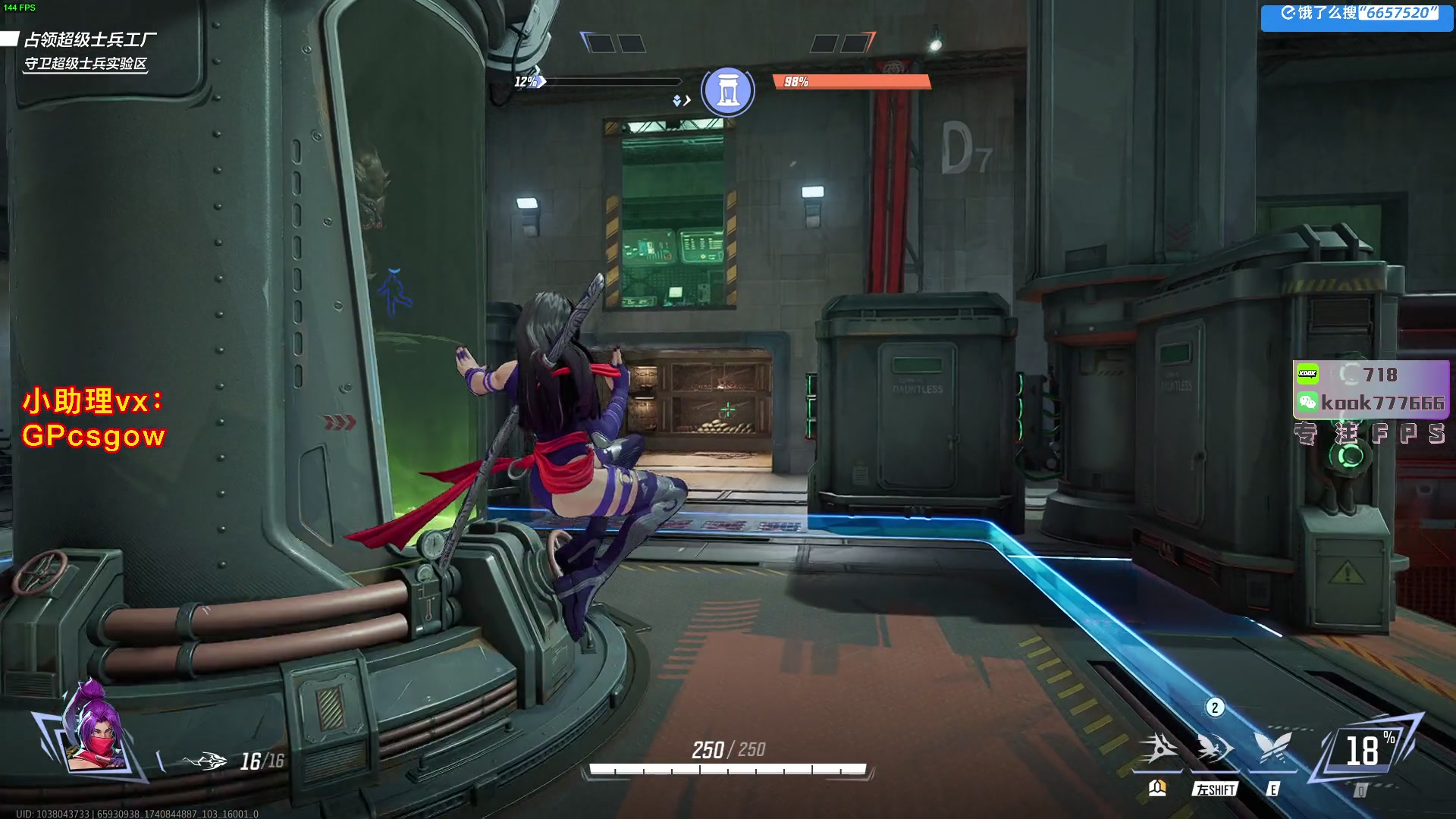Click the kook777666 stream overlay badge
Screen dimensions: 1456x819
point(1371,390)
